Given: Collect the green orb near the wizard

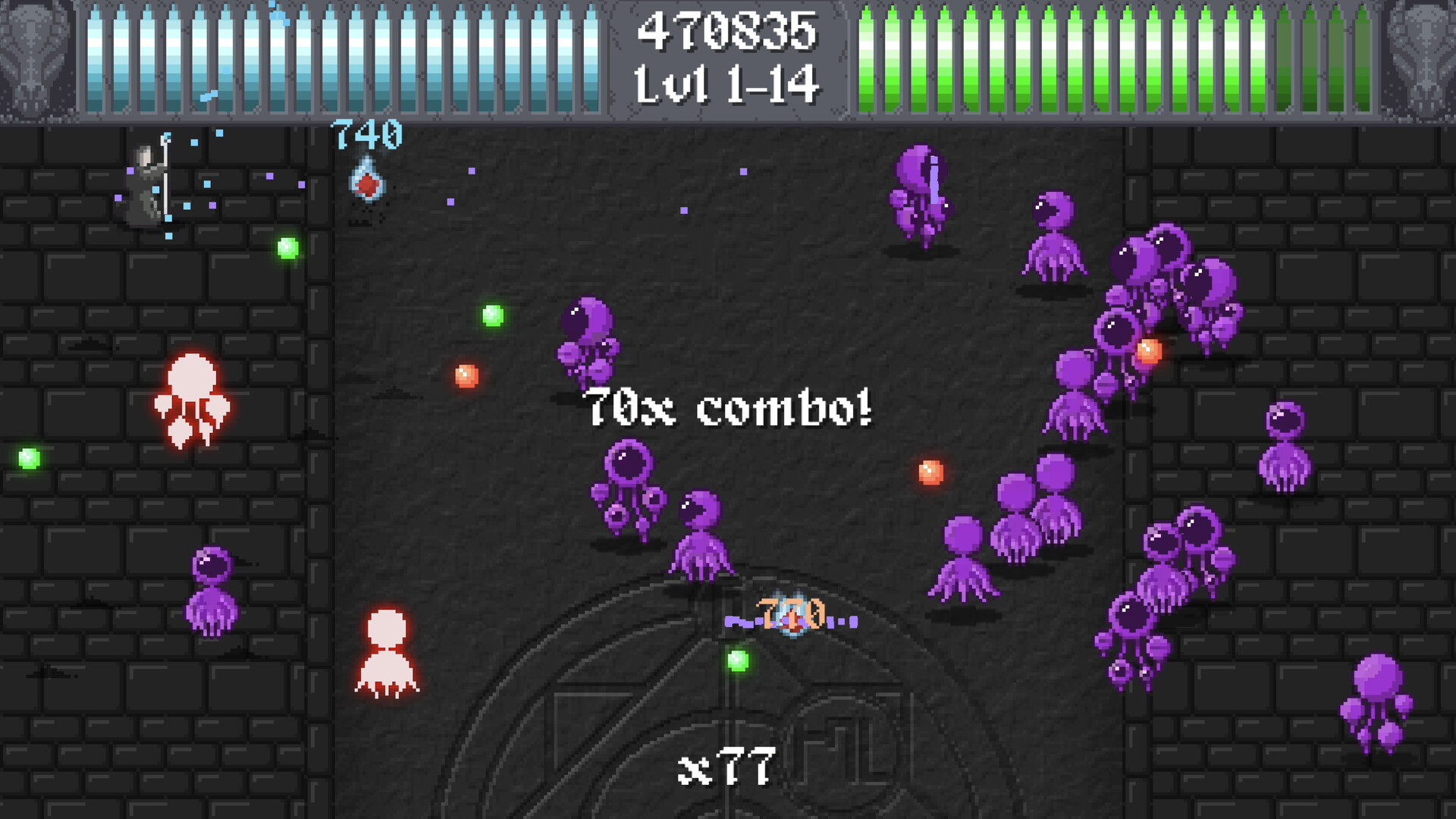Looking at the screenshot, I should [x=287, y=247].
